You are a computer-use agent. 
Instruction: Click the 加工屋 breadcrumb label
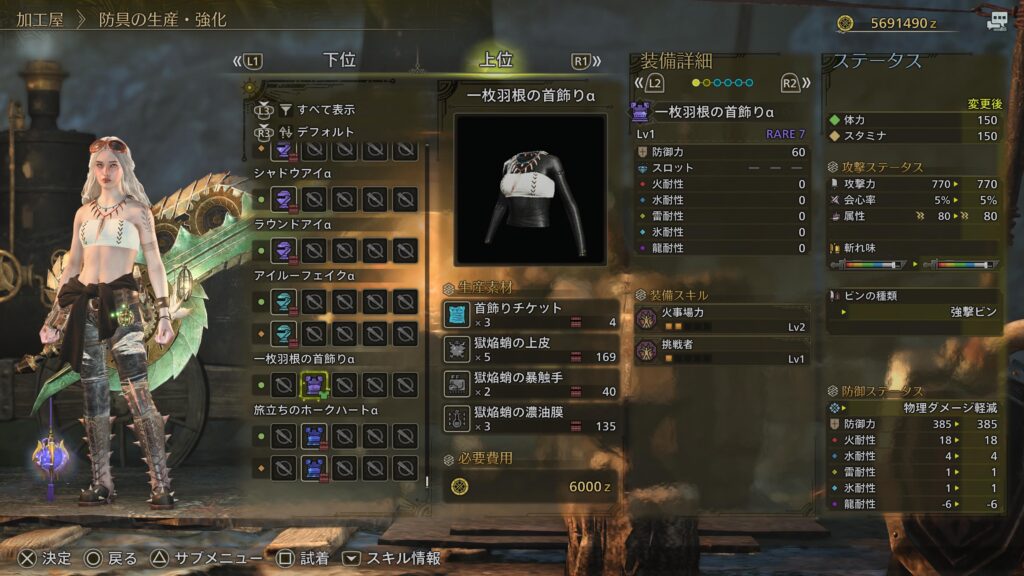pos(41,19)
